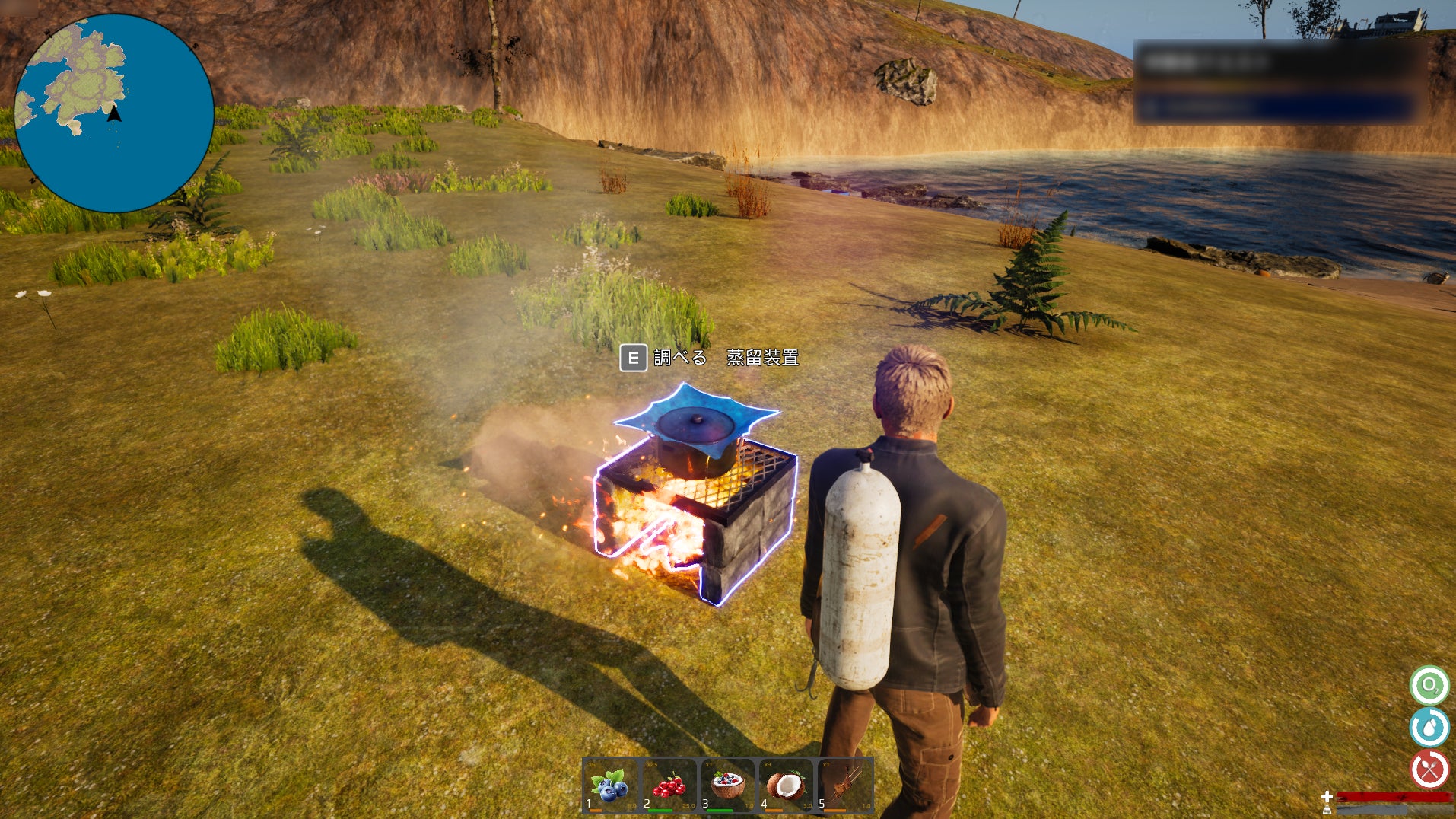The image size is (1456, 819).
Task: Select the blueberries hotbar slot
Action: coord(611,786)
